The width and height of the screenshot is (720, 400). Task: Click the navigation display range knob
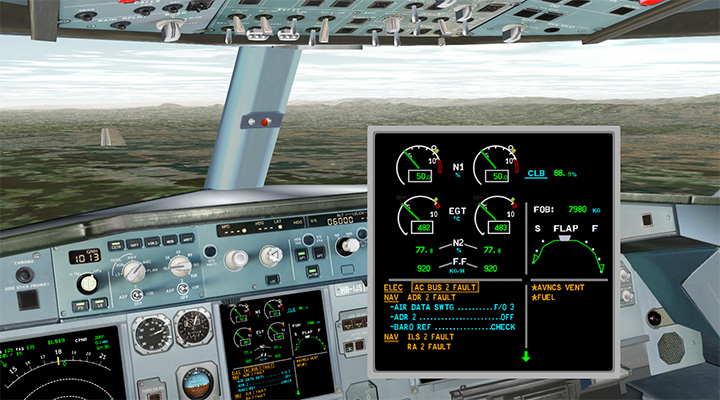click(181, 265)
